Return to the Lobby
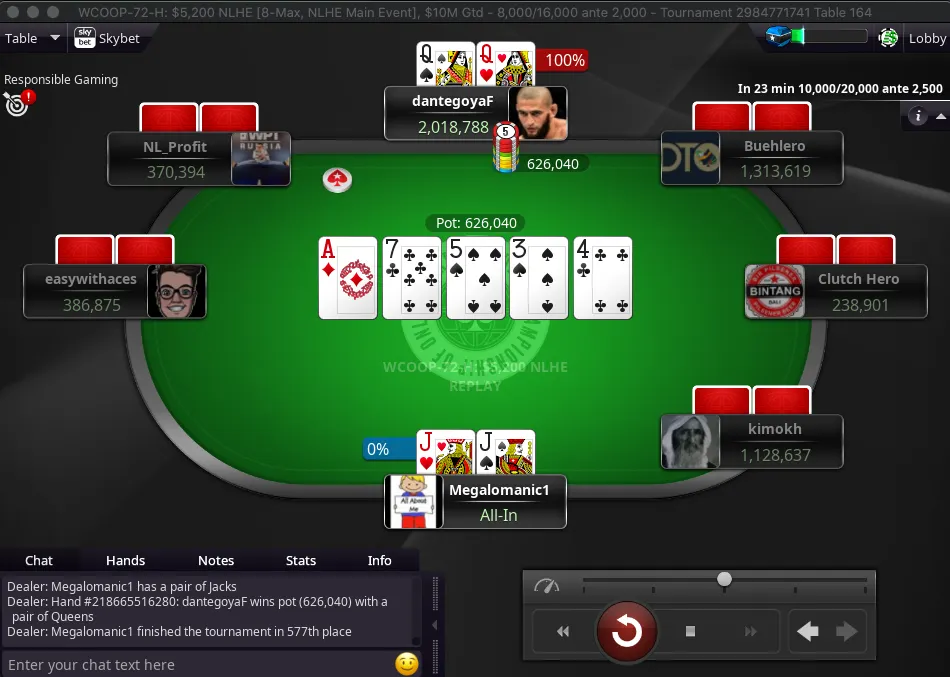This screenshot has height=677, width=950. [x=926, y=39]
